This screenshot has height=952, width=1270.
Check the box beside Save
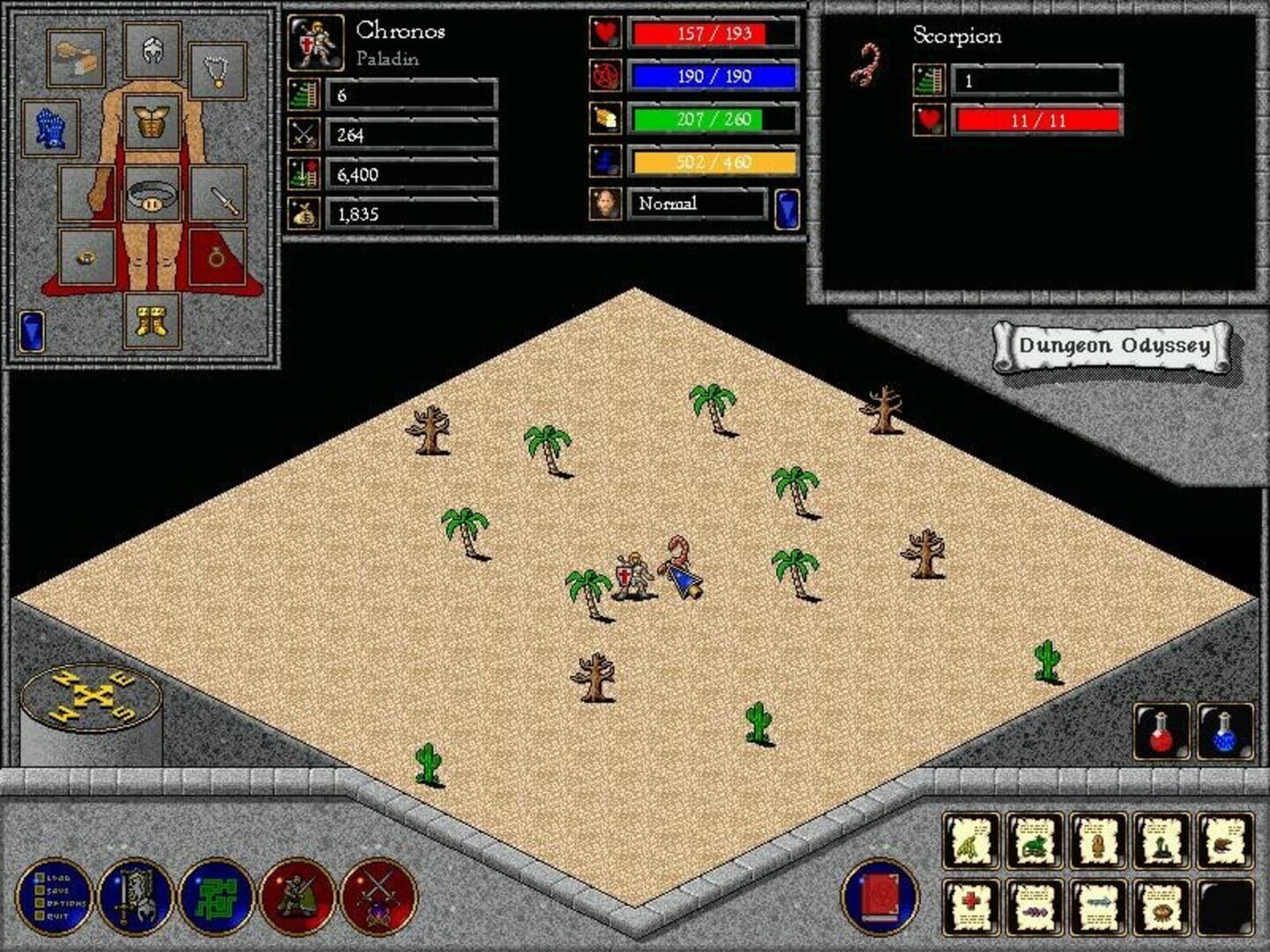coord(40,890)
